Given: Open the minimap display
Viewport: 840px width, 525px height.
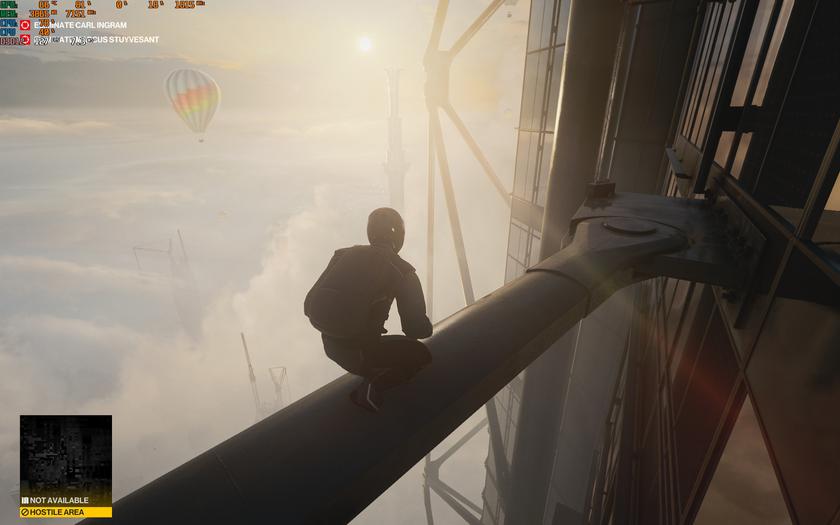Looking at the screenshot, I should point(66,454).
